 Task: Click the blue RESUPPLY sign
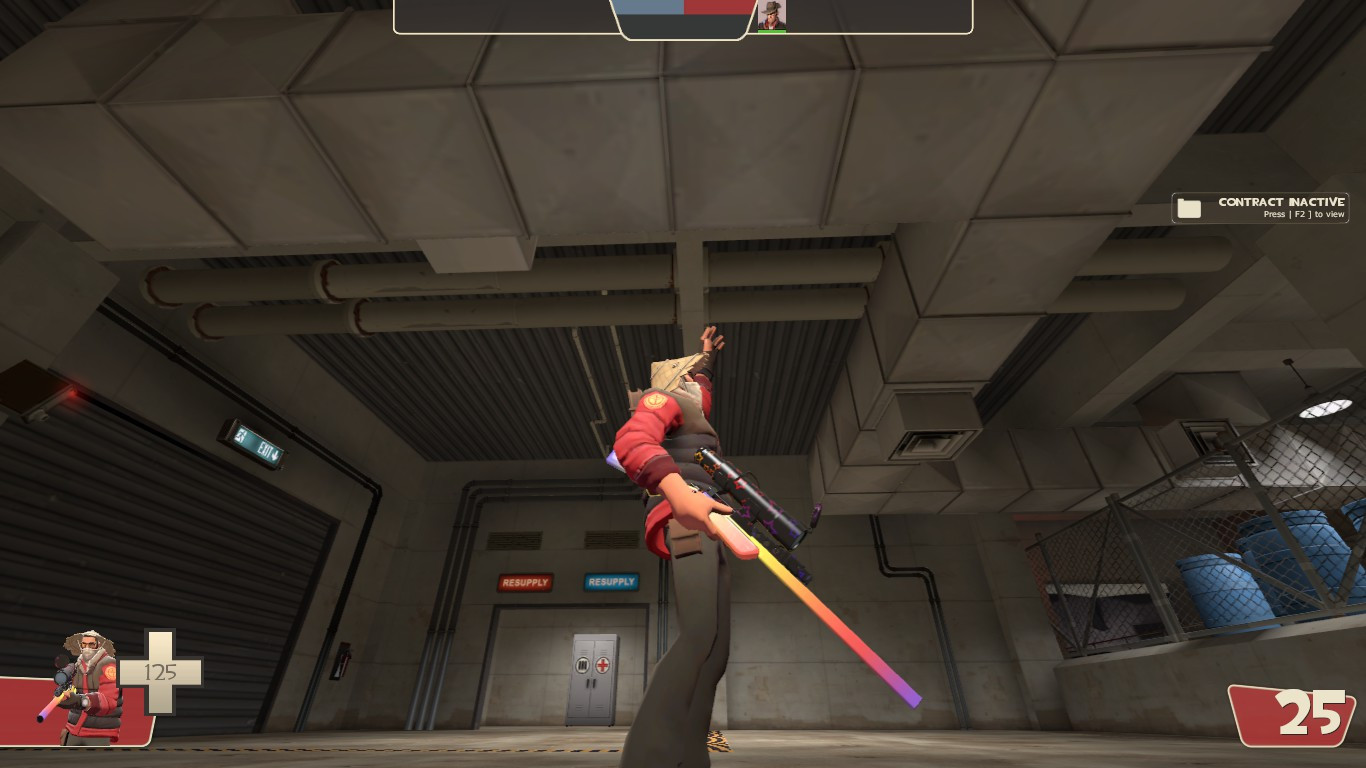click(610, 581)
